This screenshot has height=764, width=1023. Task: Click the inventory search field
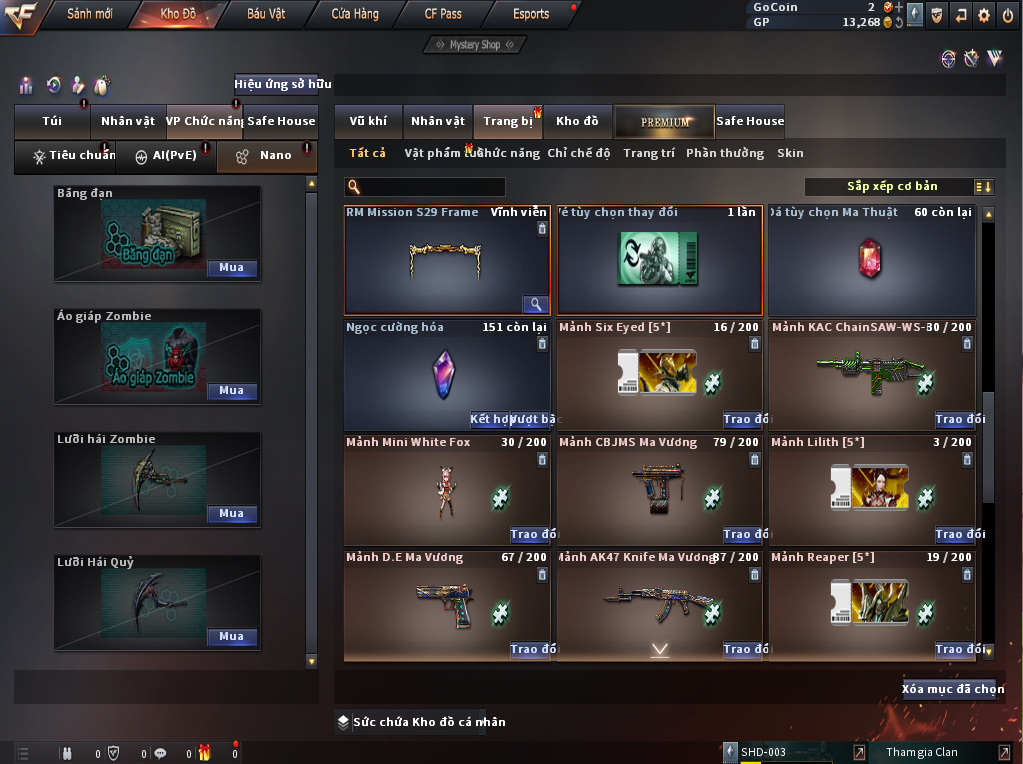(432, 187)
